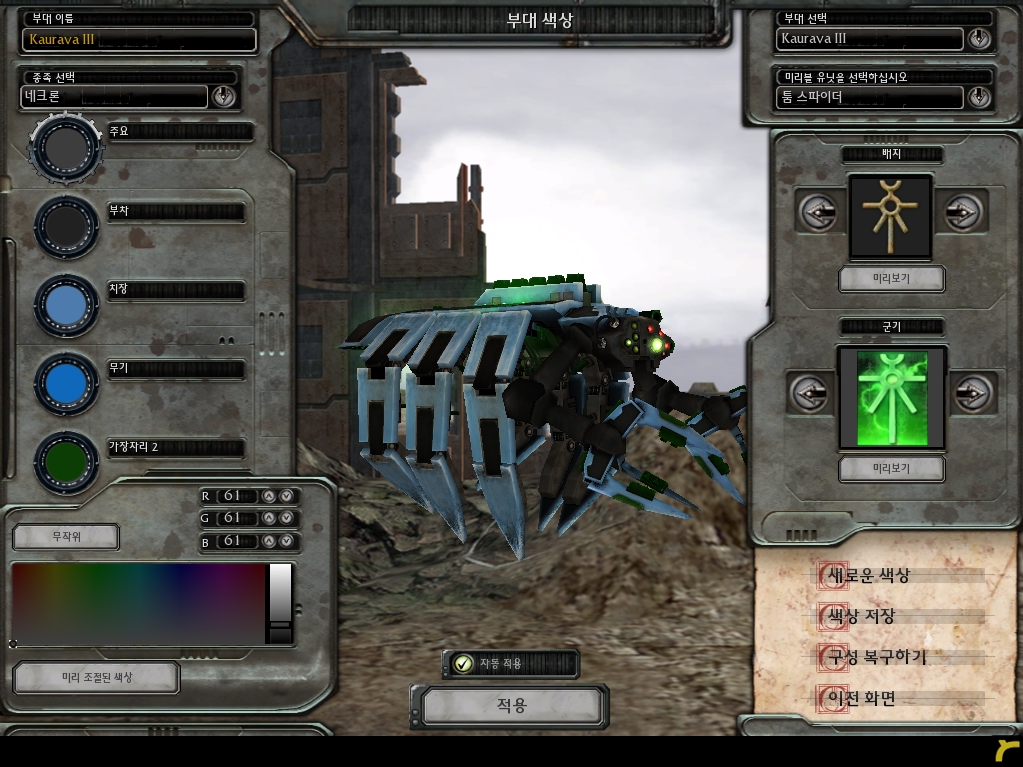Open the 종족 선택 race dropdown
Image resolution: width=1023 pixels, height=767 pixels.
(223, 96)
